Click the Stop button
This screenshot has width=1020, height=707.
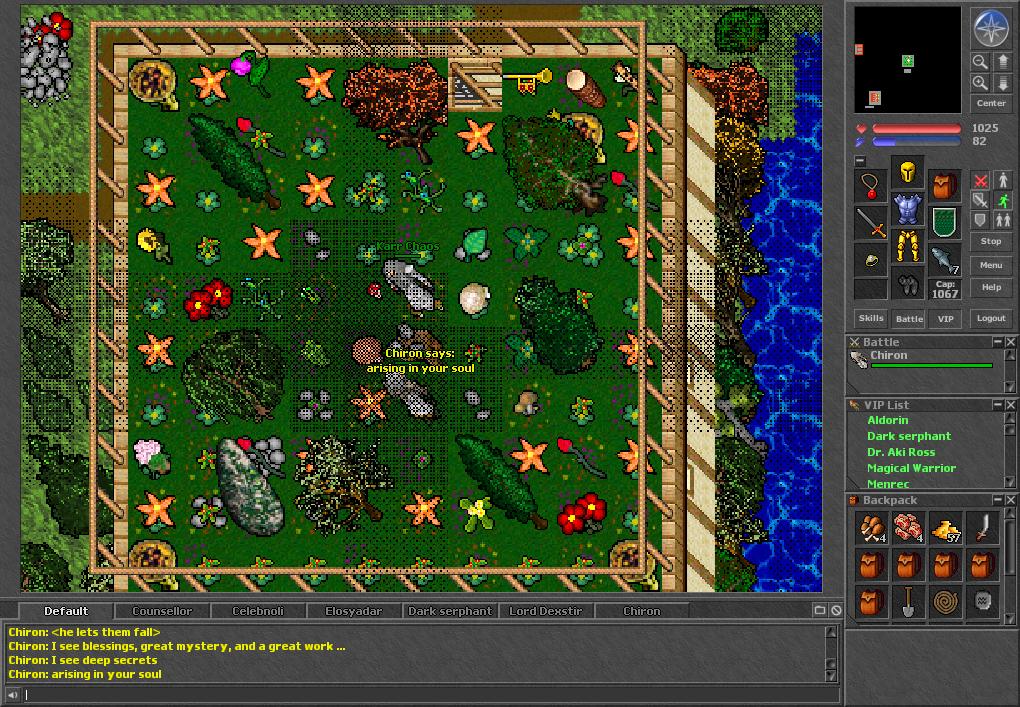click(990, 242)
